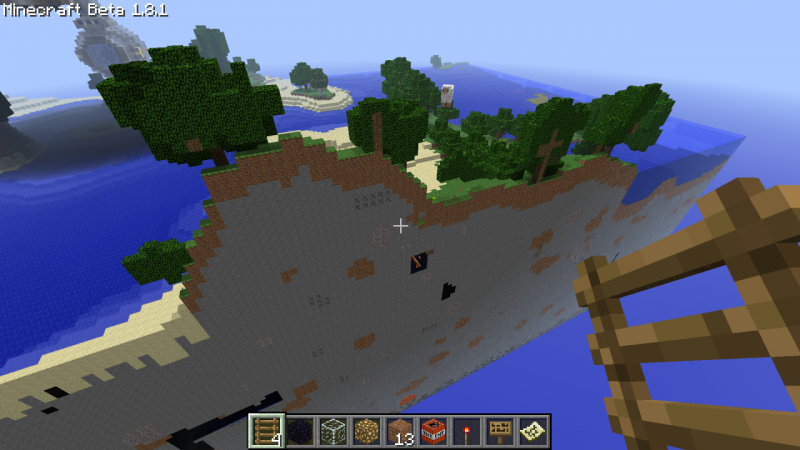Select the redstone torch slot
Viewport: 800px width, 450px height.
point(466,431)
